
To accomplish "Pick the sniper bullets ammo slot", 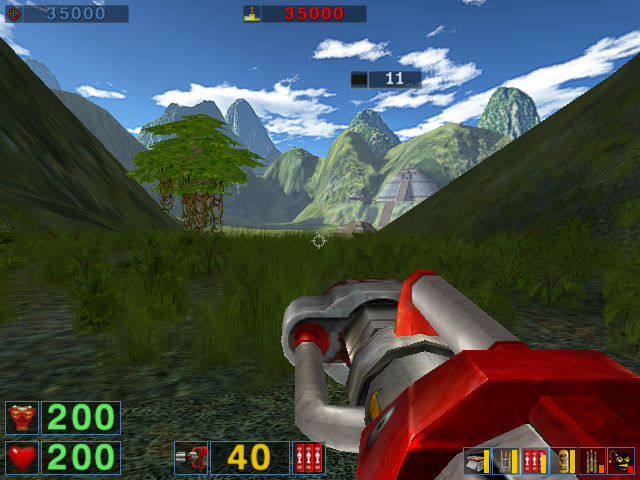I will (592, 461).
